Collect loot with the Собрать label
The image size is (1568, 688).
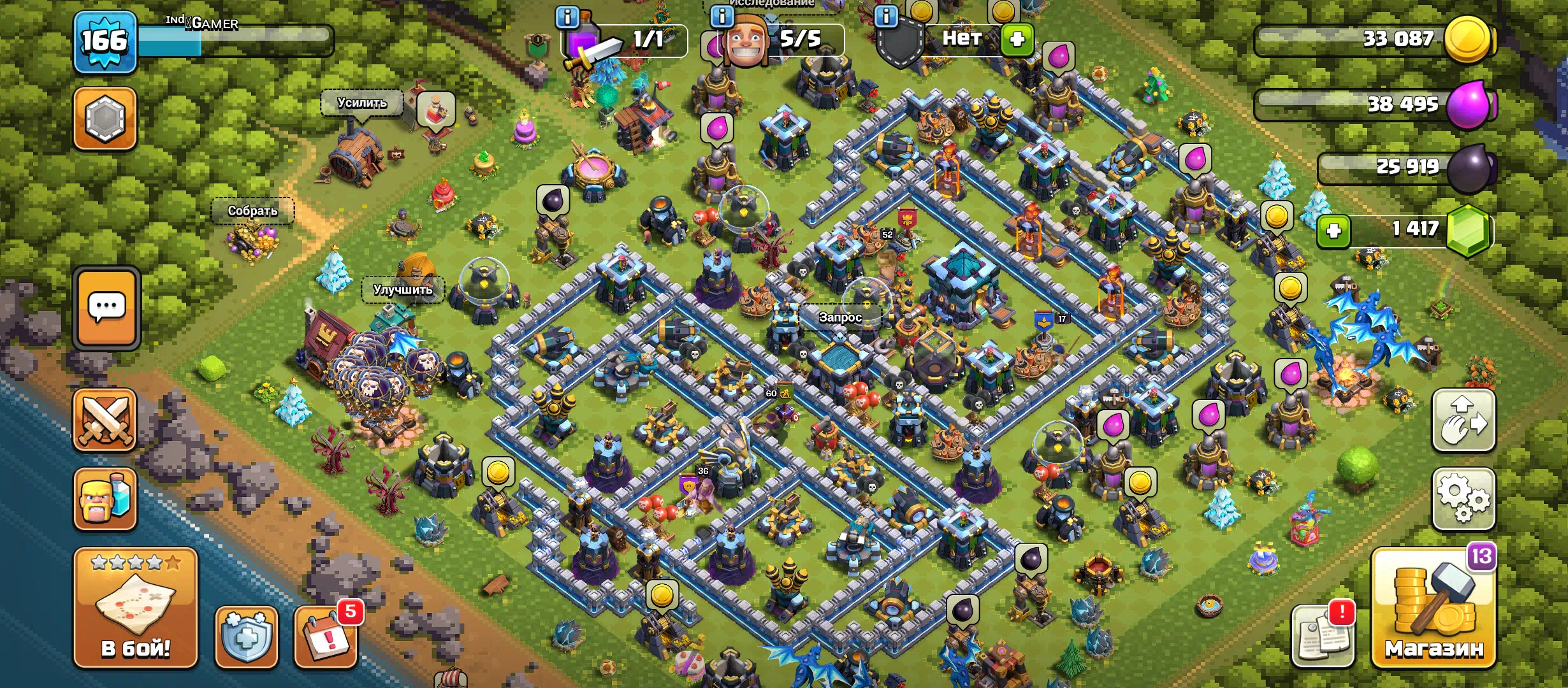point(252,211)
